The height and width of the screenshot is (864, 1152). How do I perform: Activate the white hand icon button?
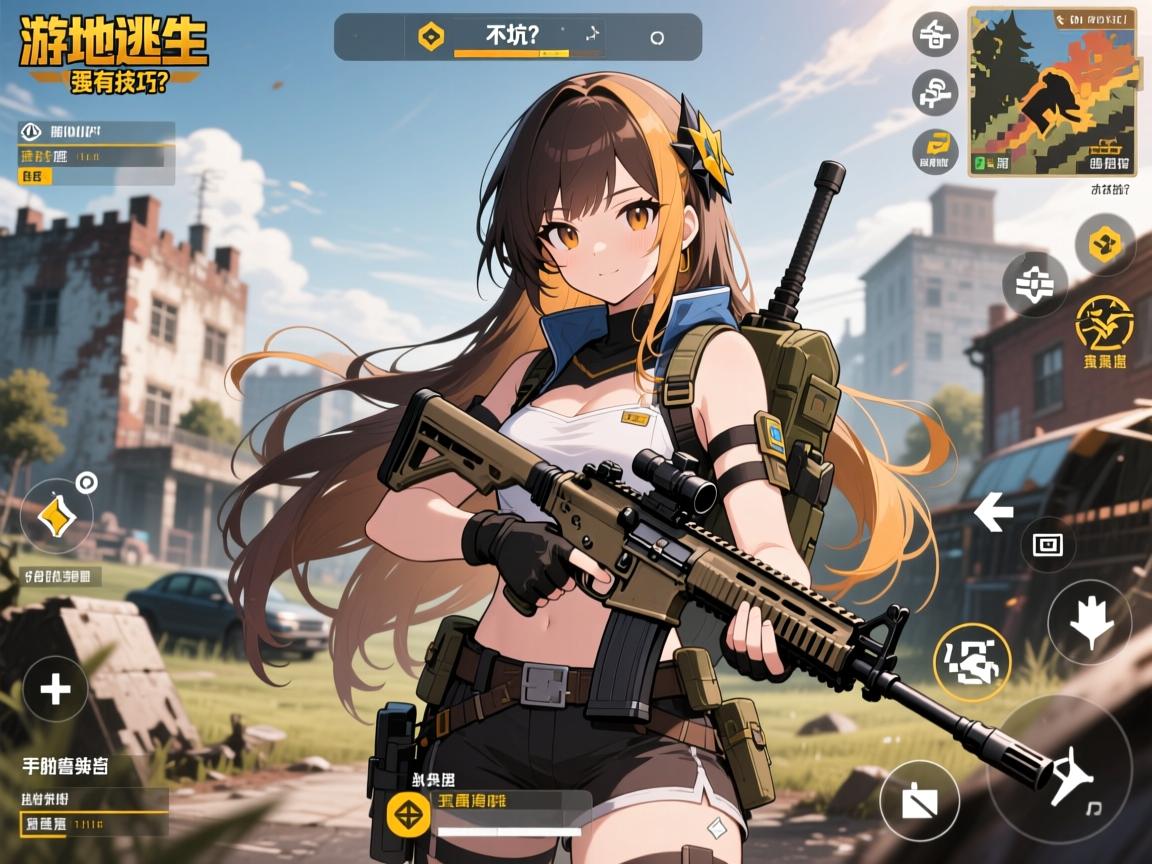(1089, 622)
